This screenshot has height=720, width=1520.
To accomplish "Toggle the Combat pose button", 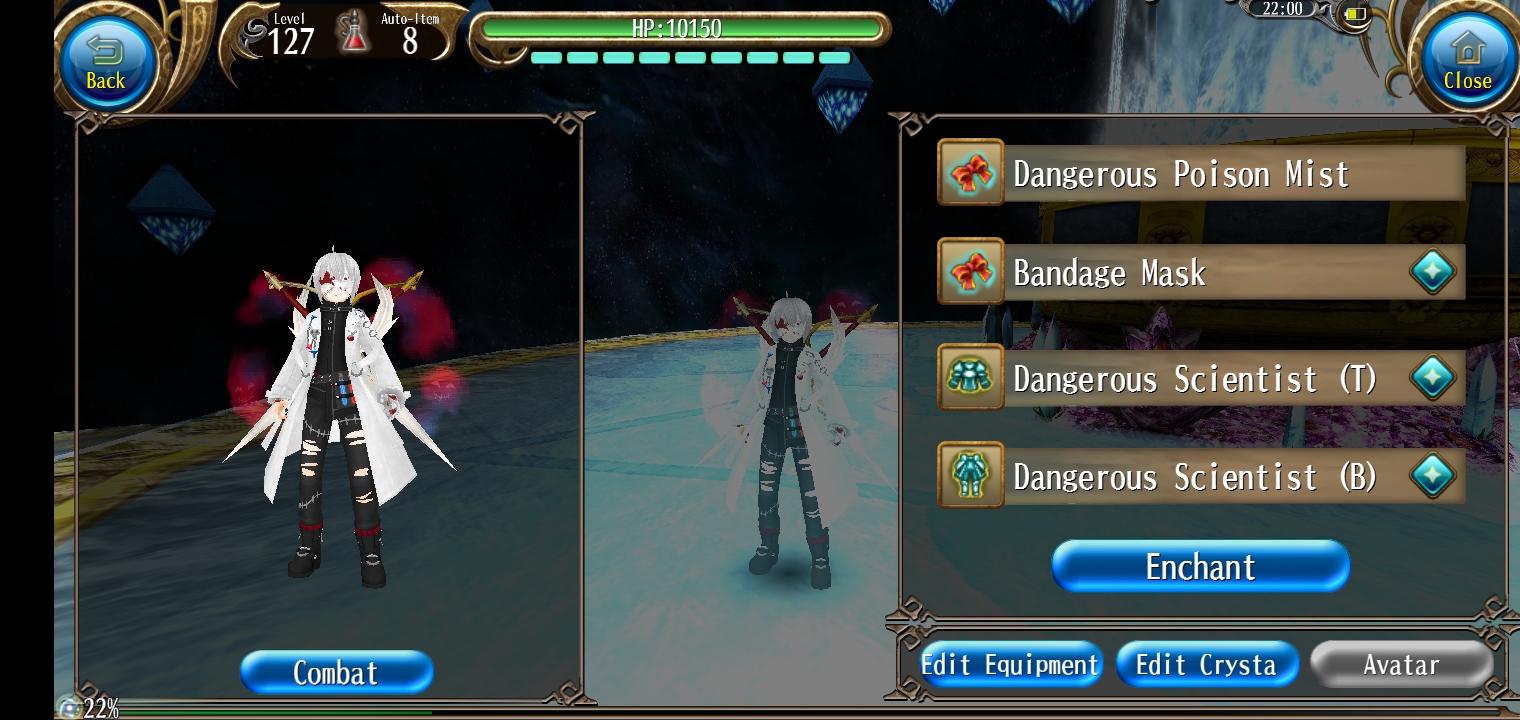I will click(x=336, y=672).
